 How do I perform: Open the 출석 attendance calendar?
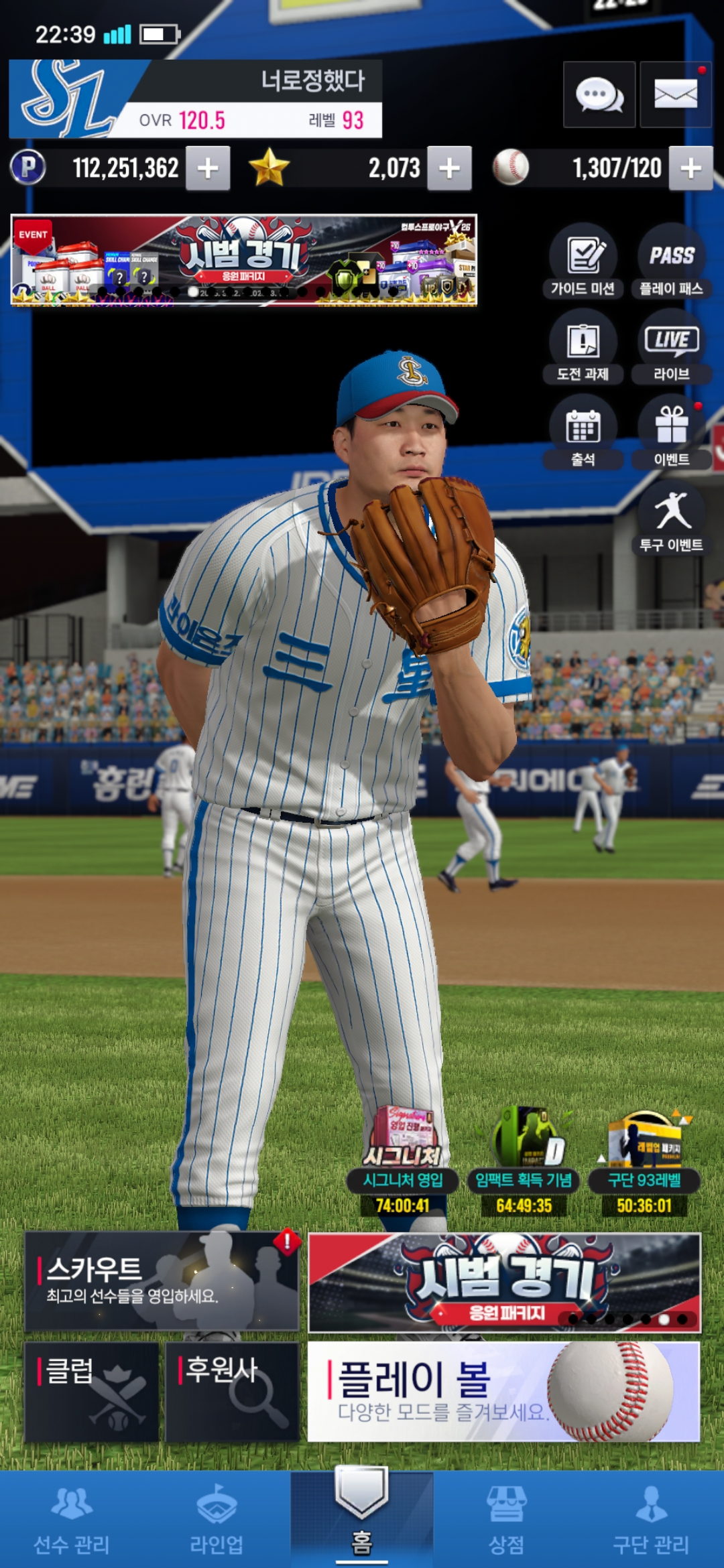tap(583, 432)
